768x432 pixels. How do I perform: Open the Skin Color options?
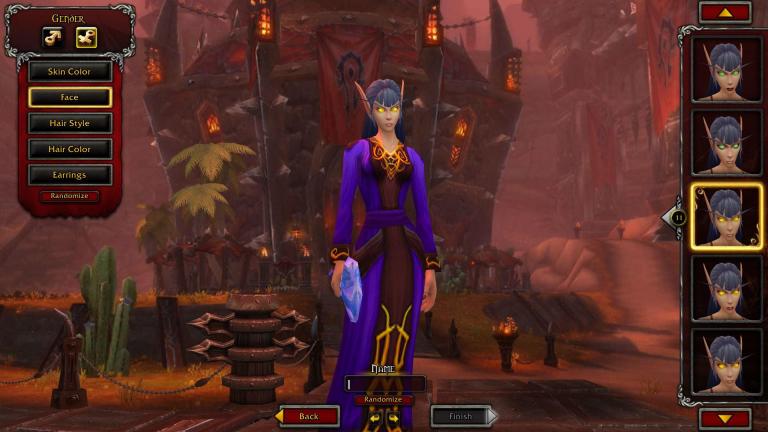70,72
